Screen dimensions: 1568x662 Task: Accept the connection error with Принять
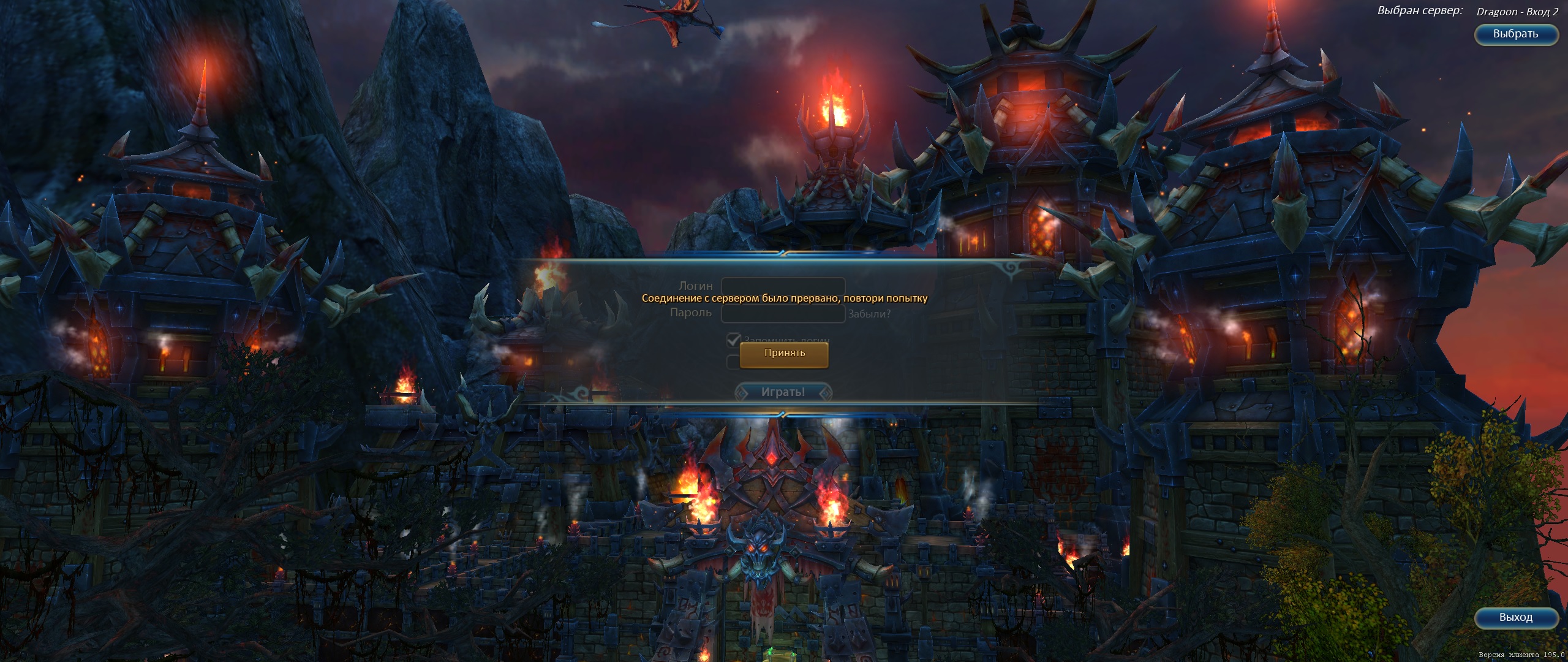point(784,354)
